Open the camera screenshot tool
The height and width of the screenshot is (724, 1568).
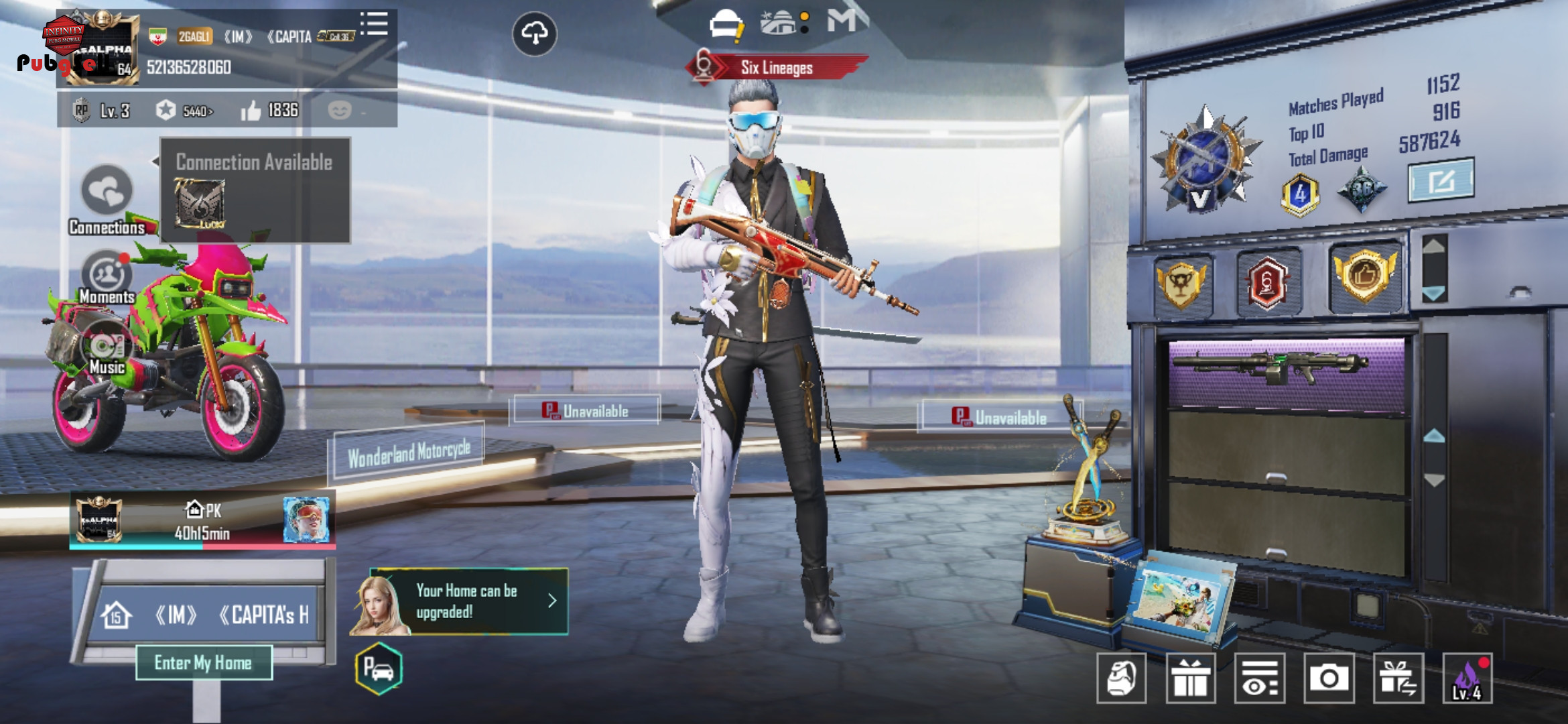point(1328,678)
